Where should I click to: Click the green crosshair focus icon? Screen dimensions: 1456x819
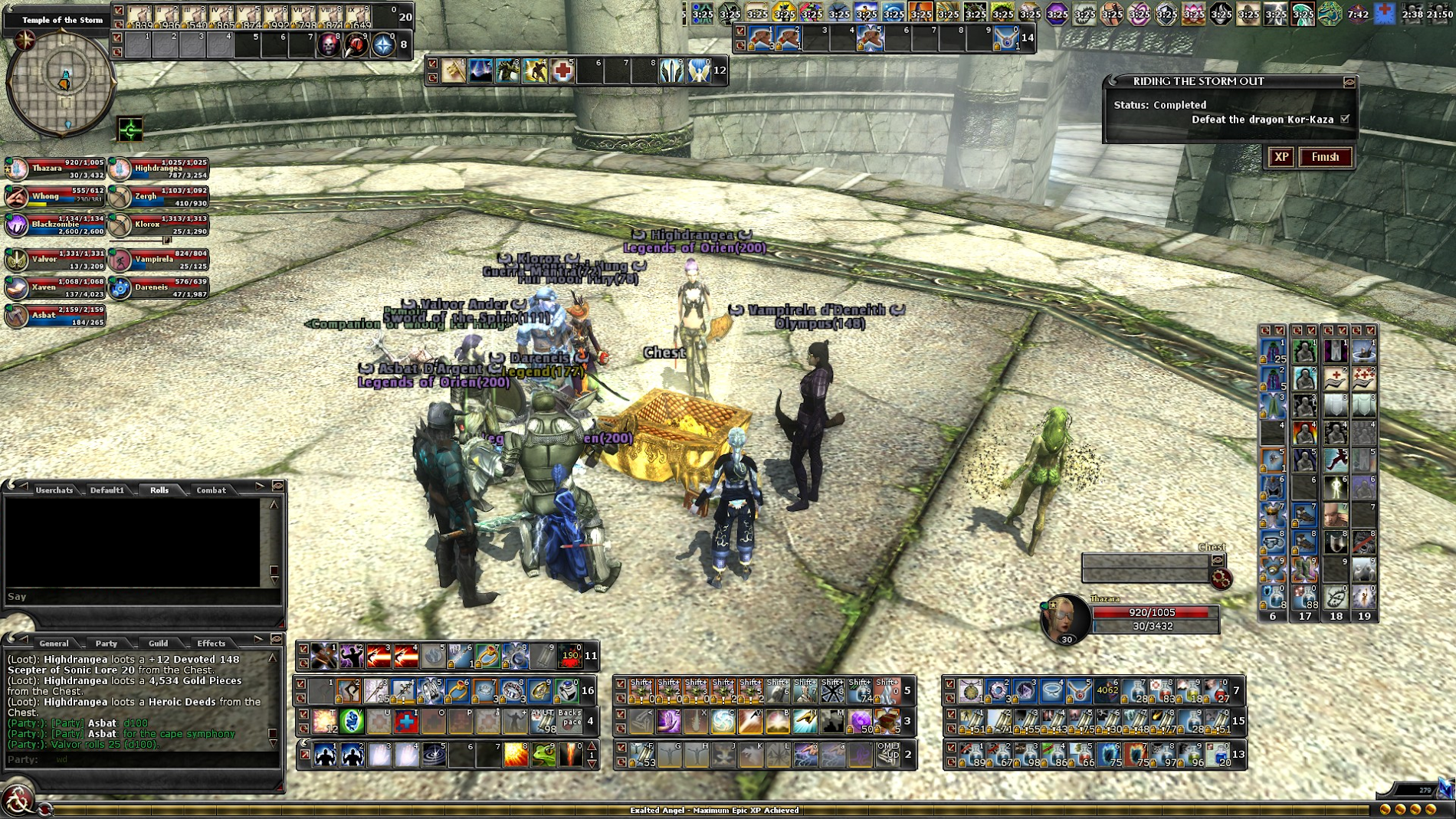(x=130, y=129)
